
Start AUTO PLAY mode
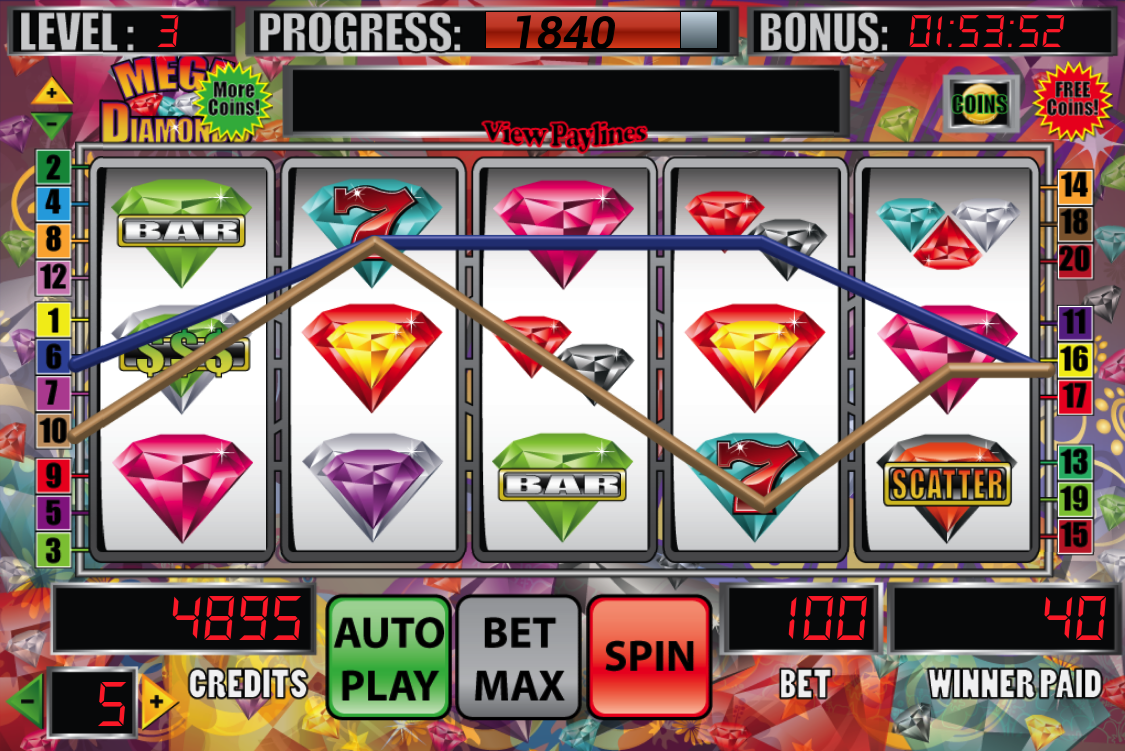[388, 656]
